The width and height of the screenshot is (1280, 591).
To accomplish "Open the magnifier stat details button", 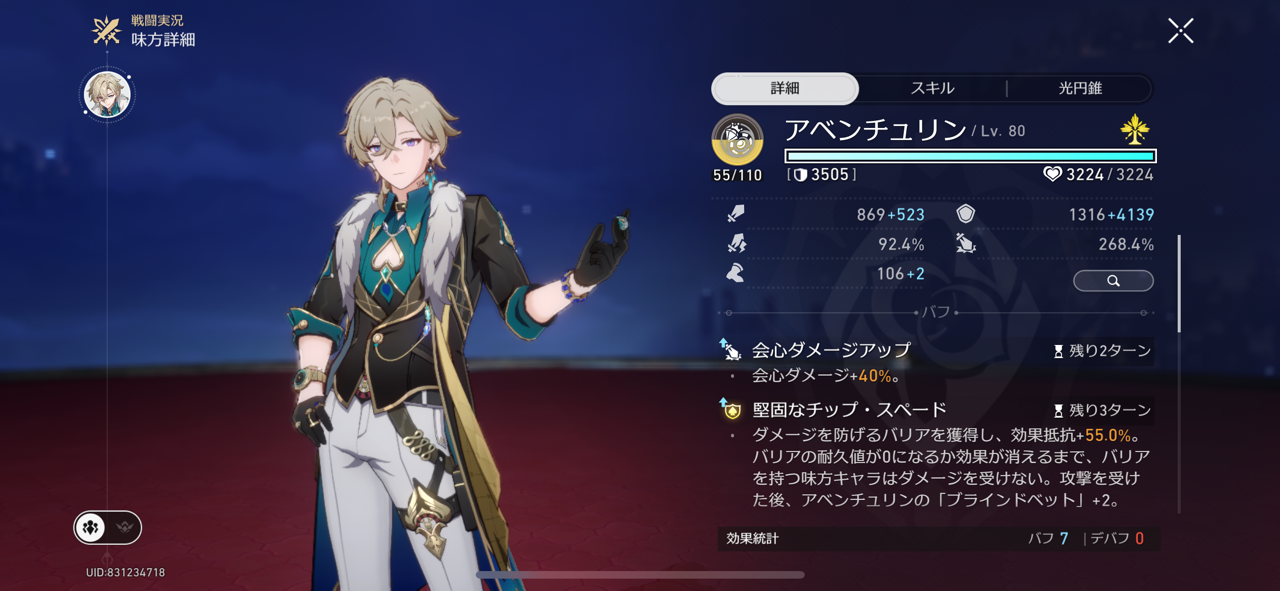I will [x=1113, y=281].
